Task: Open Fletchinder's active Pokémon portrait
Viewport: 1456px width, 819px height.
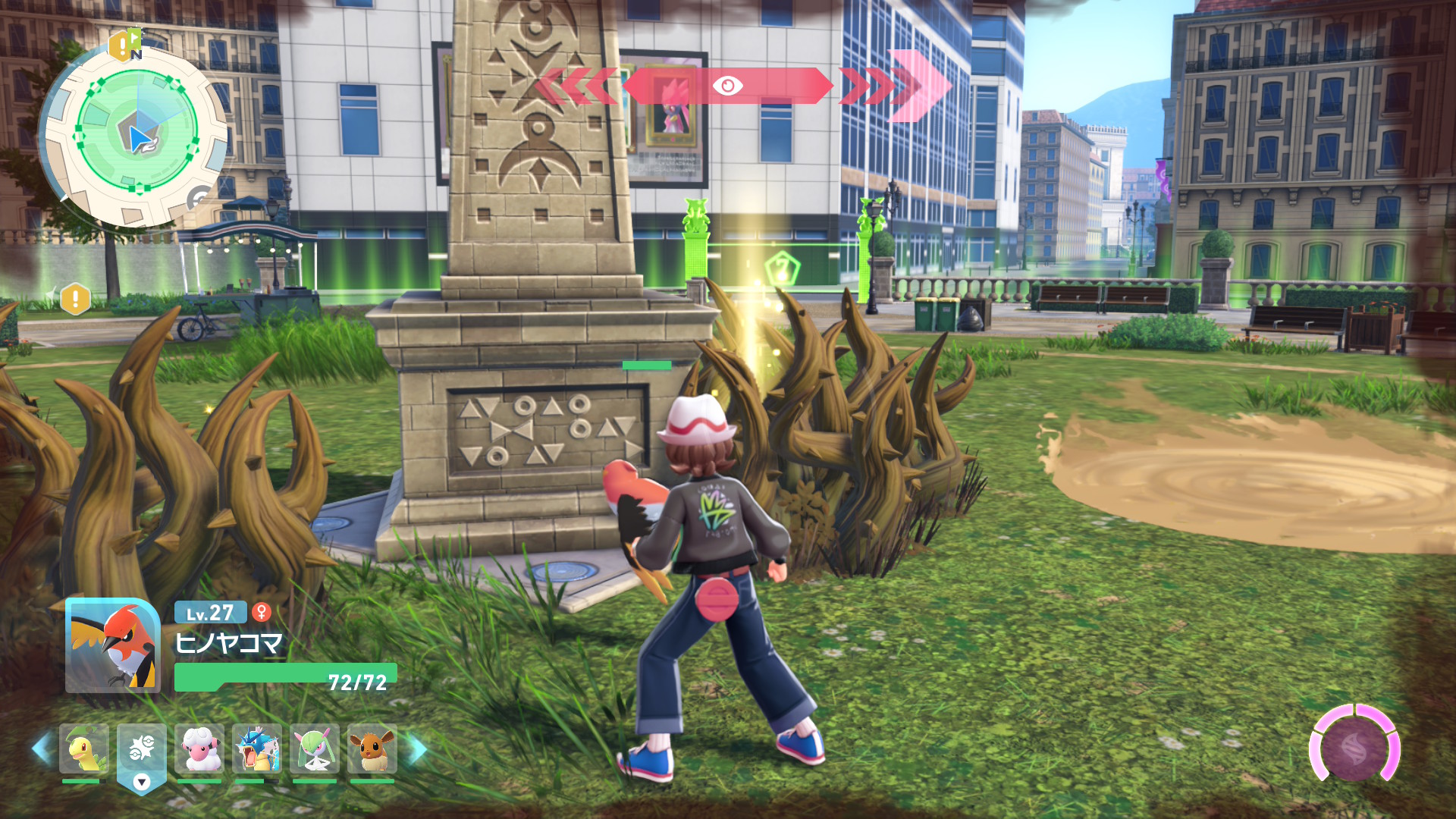Action: pyautogui.click(x=113, y=645)
